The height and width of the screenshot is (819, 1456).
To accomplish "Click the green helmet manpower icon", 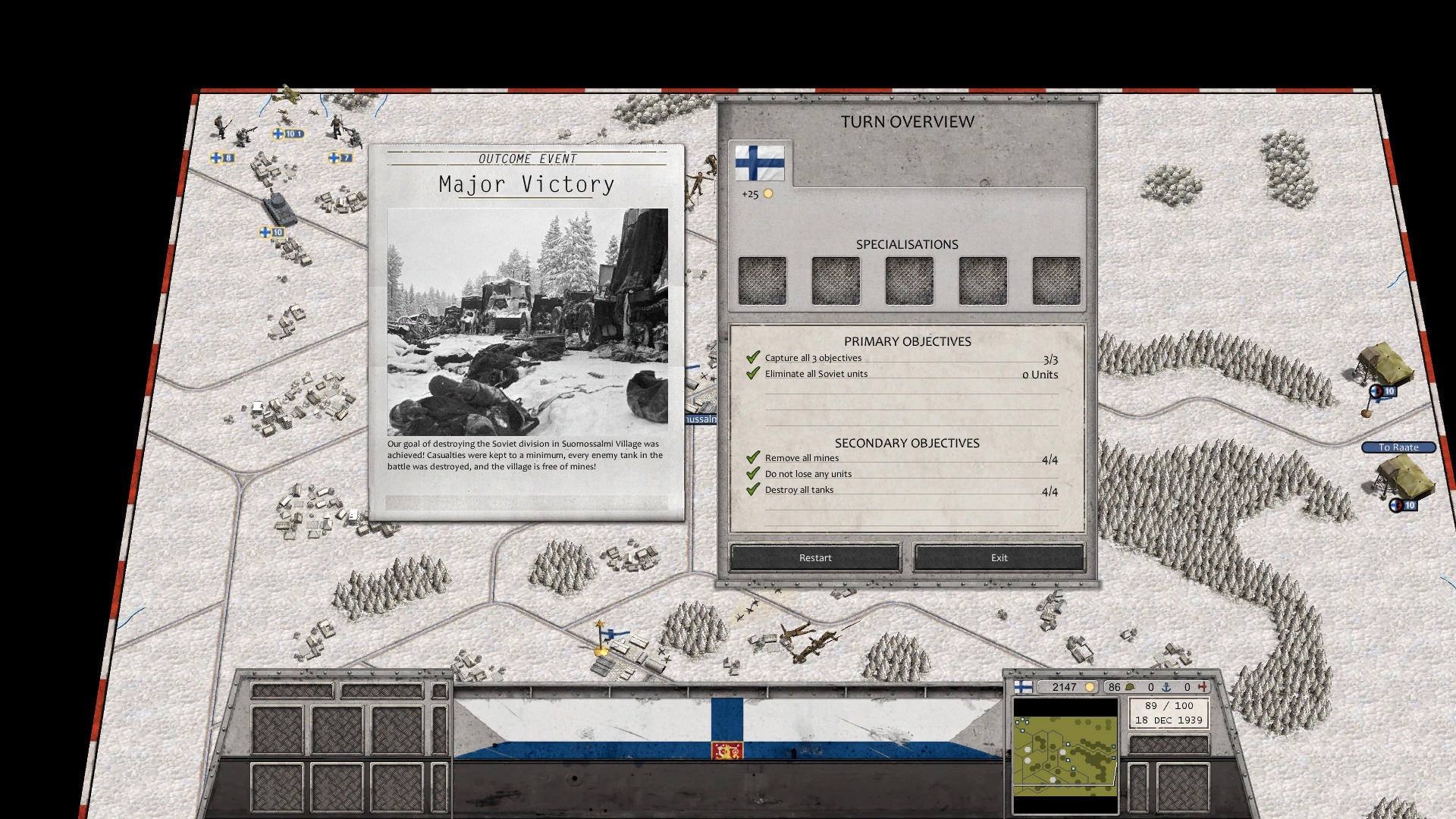I will click(x=1131, y=687).
